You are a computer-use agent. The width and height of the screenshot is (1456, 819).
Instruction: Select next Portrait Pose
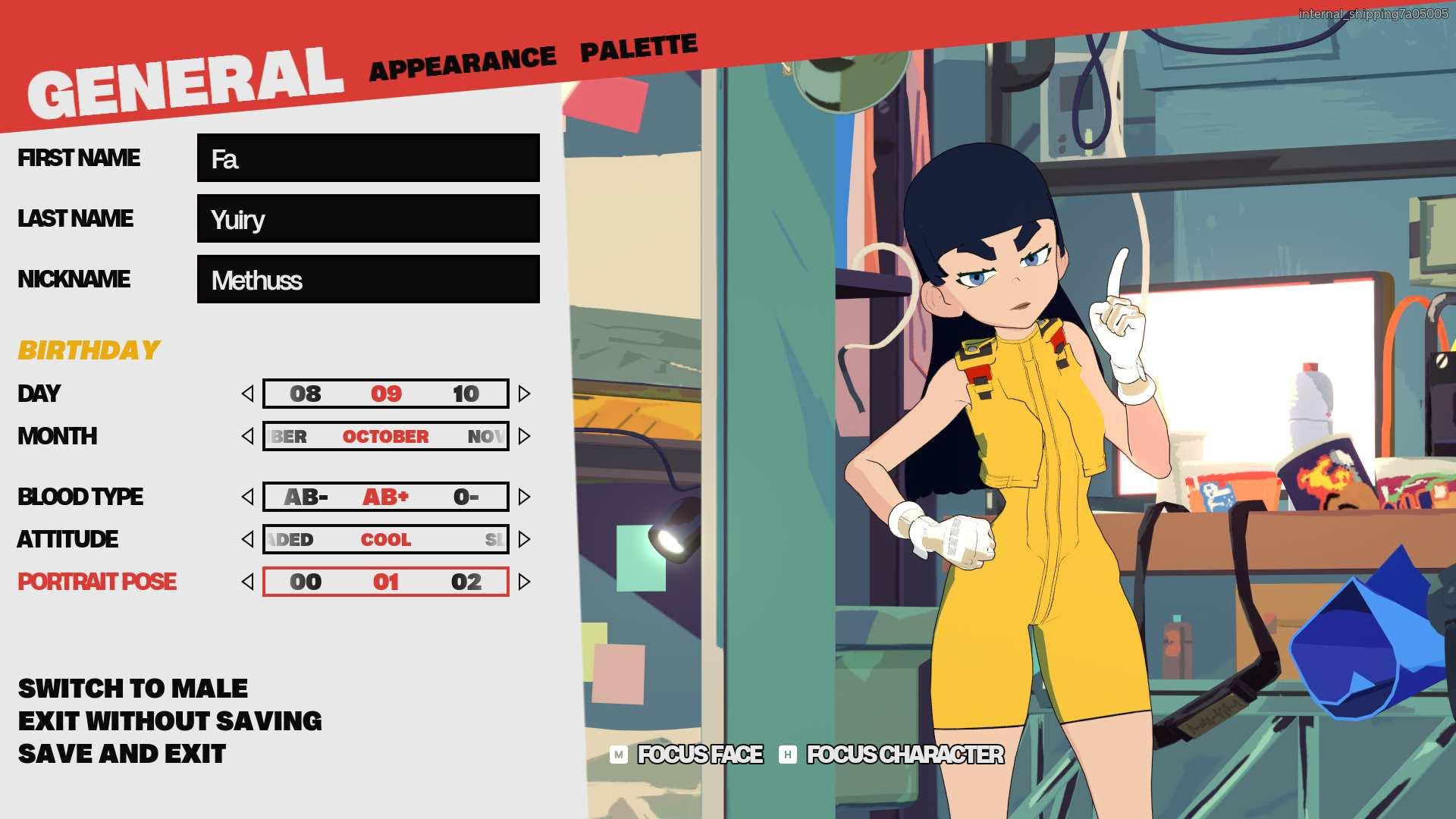[524, 582]
